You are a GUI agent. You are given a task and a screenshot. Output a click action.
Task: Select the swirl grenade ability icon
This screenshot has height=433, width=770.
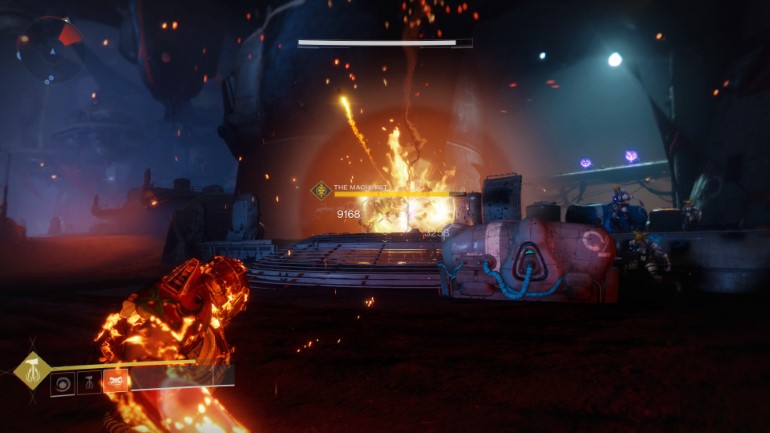tap(63, 383)
